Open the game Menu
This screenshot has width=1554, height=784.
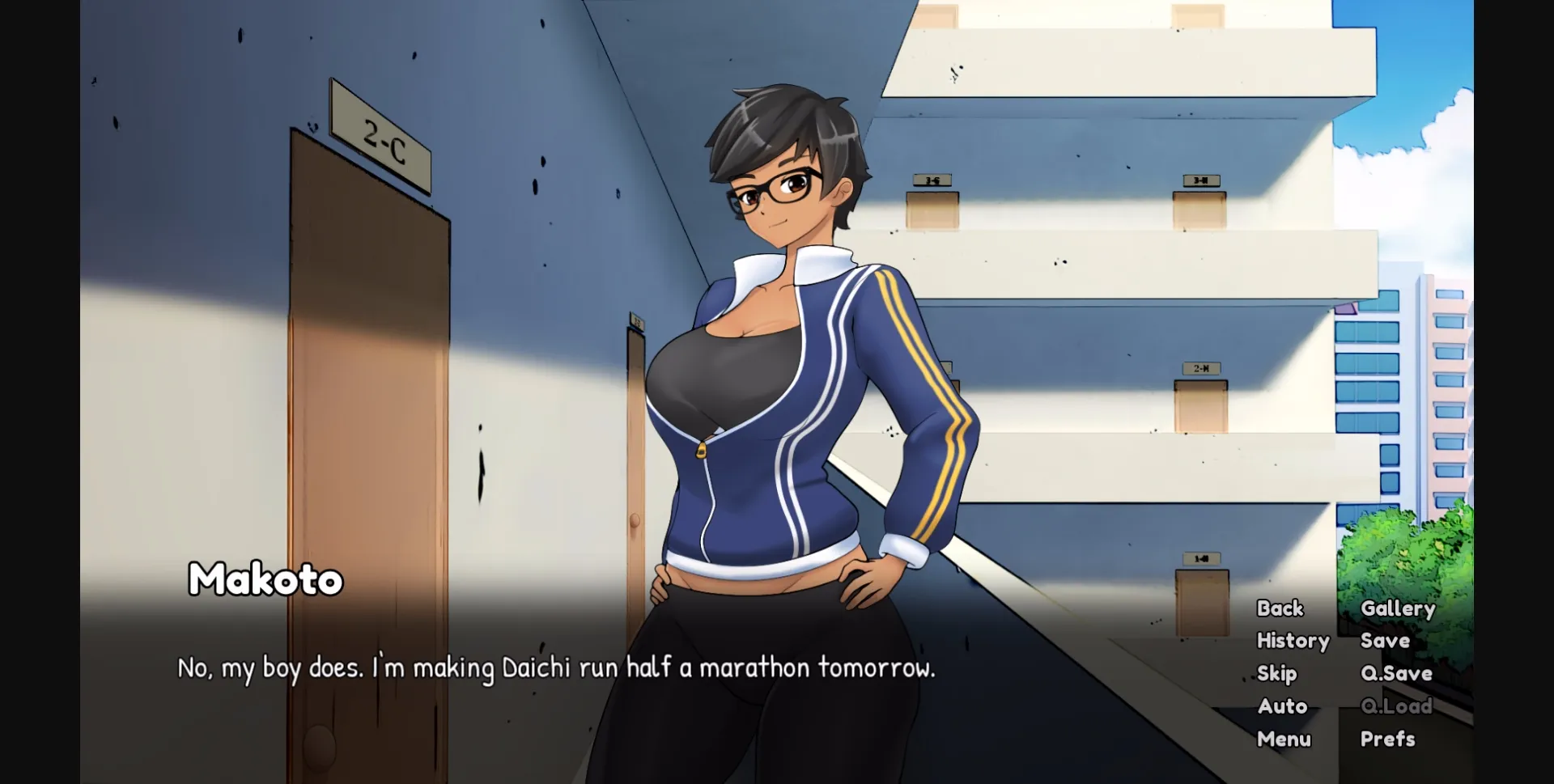(1284, 739)
